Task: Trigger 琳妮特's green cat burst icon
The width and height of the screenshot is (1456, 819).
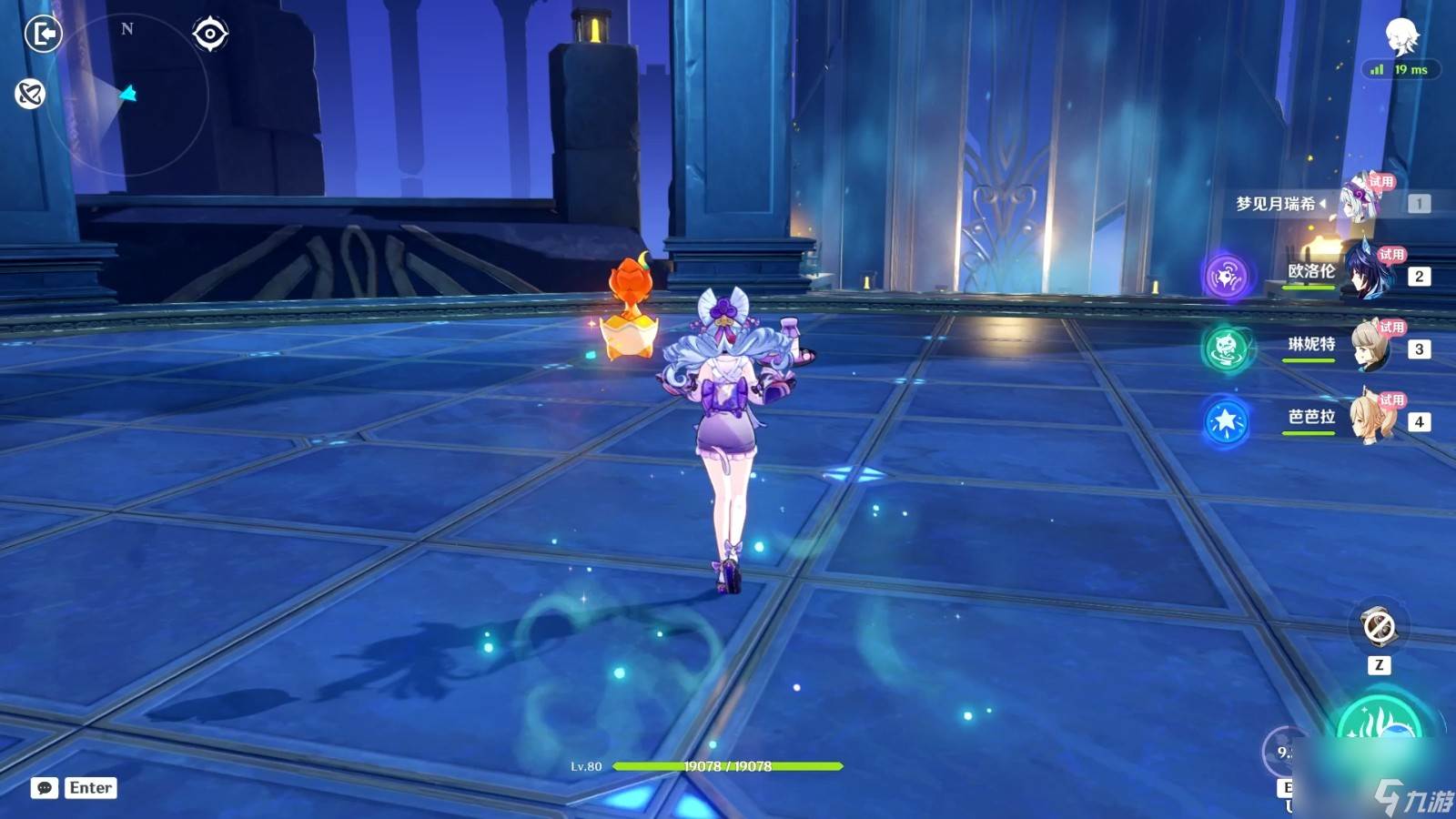Action: pos(1226,349)
